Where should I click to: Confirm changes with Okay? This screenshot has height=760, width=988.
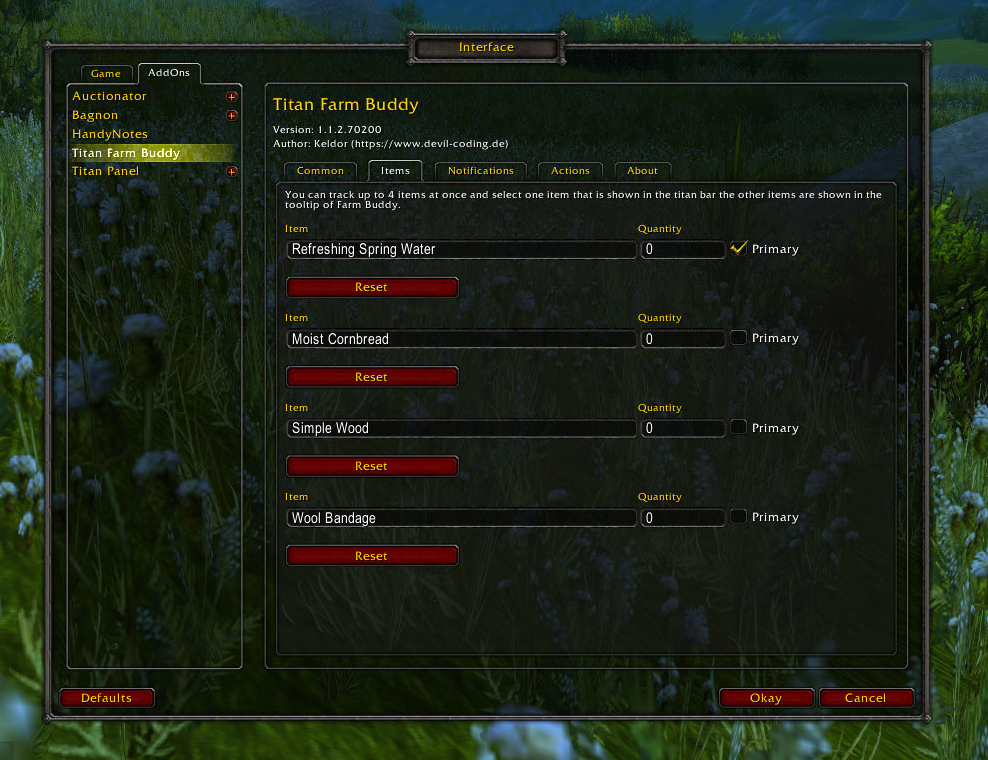point(766,698)
